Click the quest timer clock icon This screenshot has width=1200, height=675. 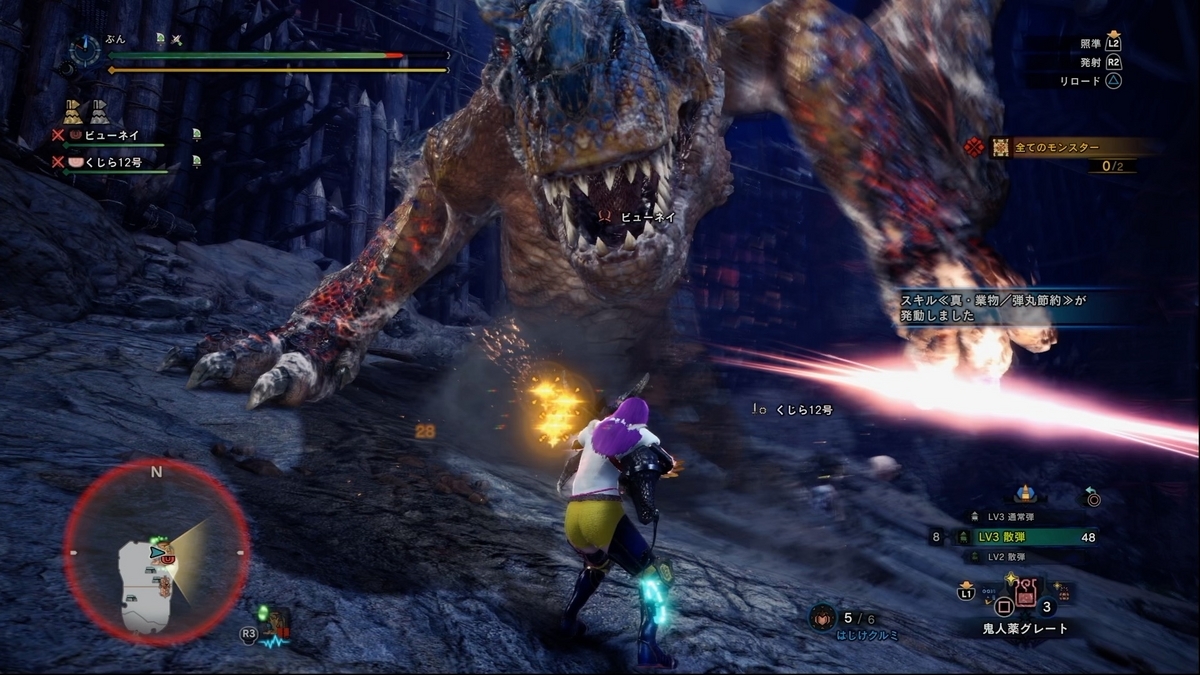point(85,49)
